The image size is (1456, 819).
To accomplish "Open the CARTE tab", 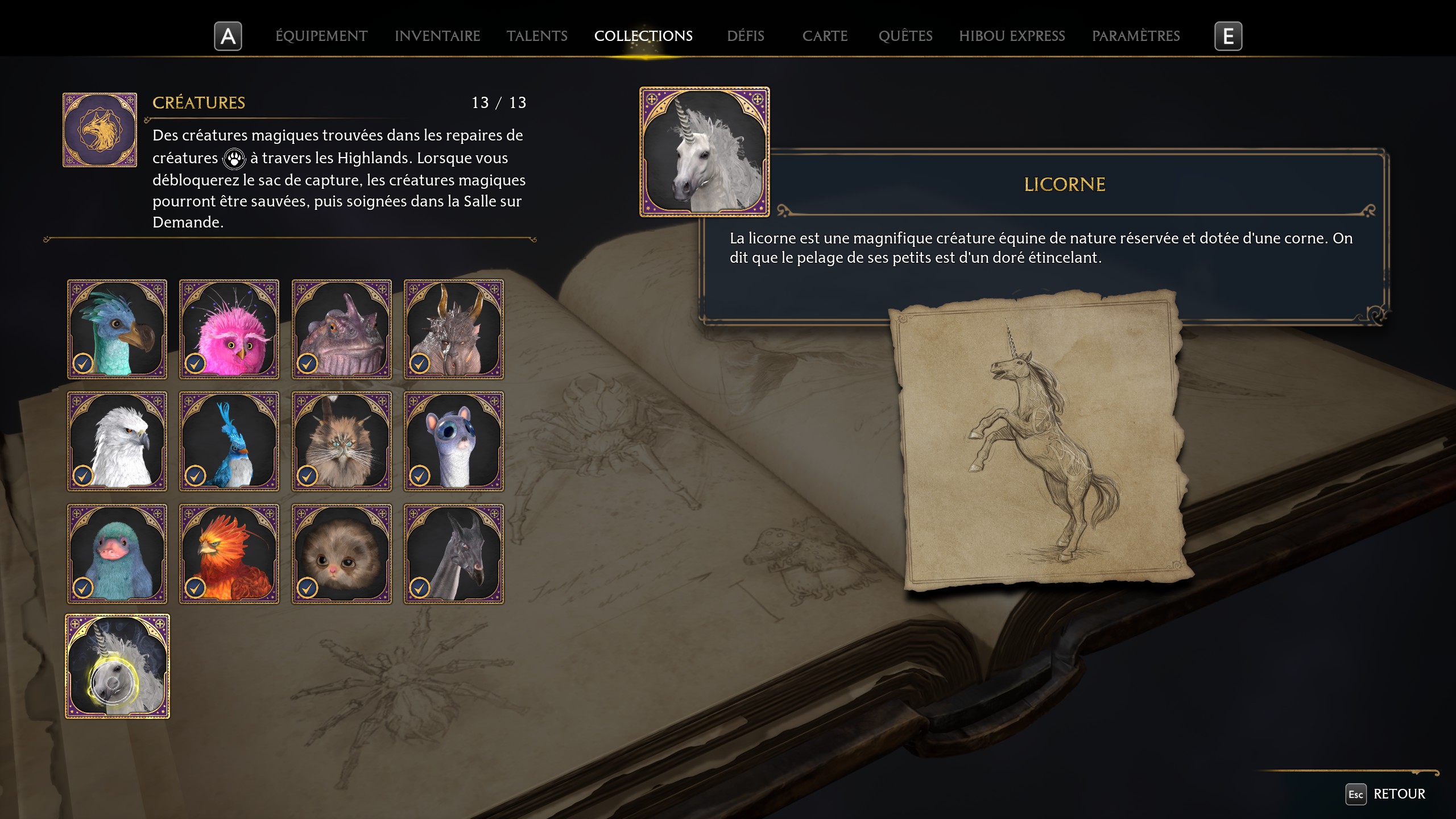I will [x=825, y=36].
